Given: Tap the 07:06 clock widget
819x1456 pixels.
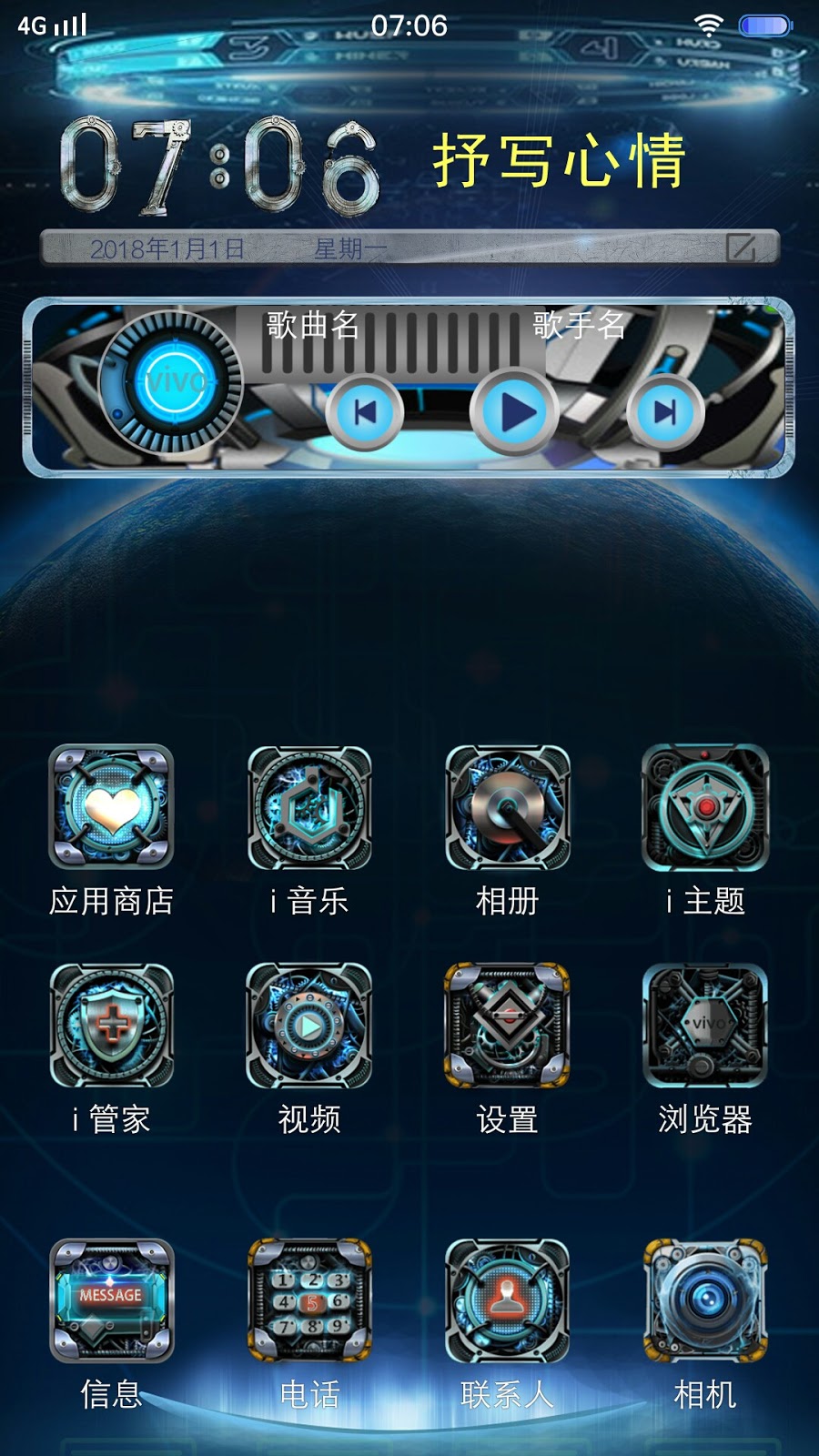Looking at the screenshot, I should 219,167.
